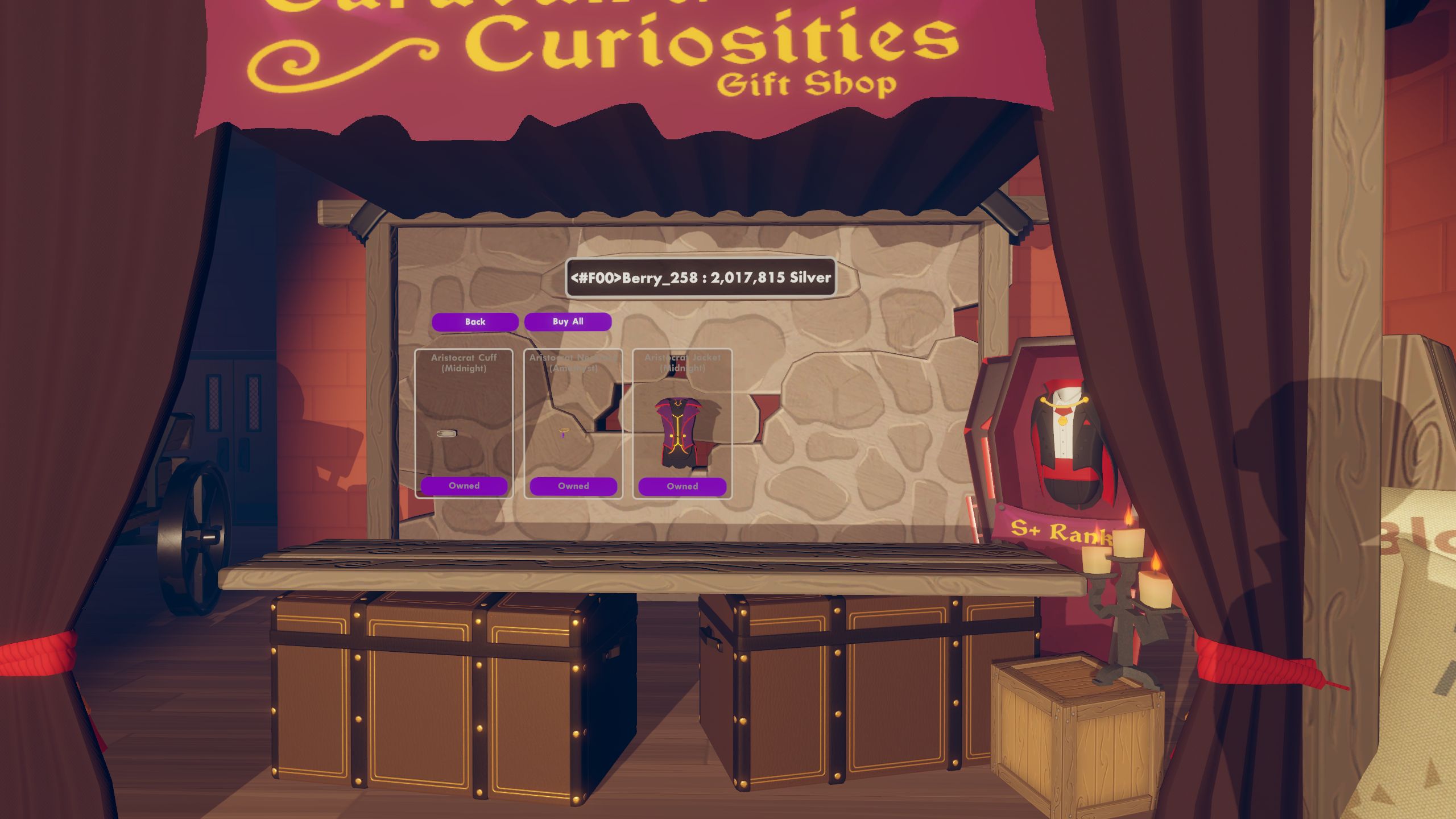Go back with the Back button
The height and width of the screenshot is (819, 1456).
coord(475,322)
